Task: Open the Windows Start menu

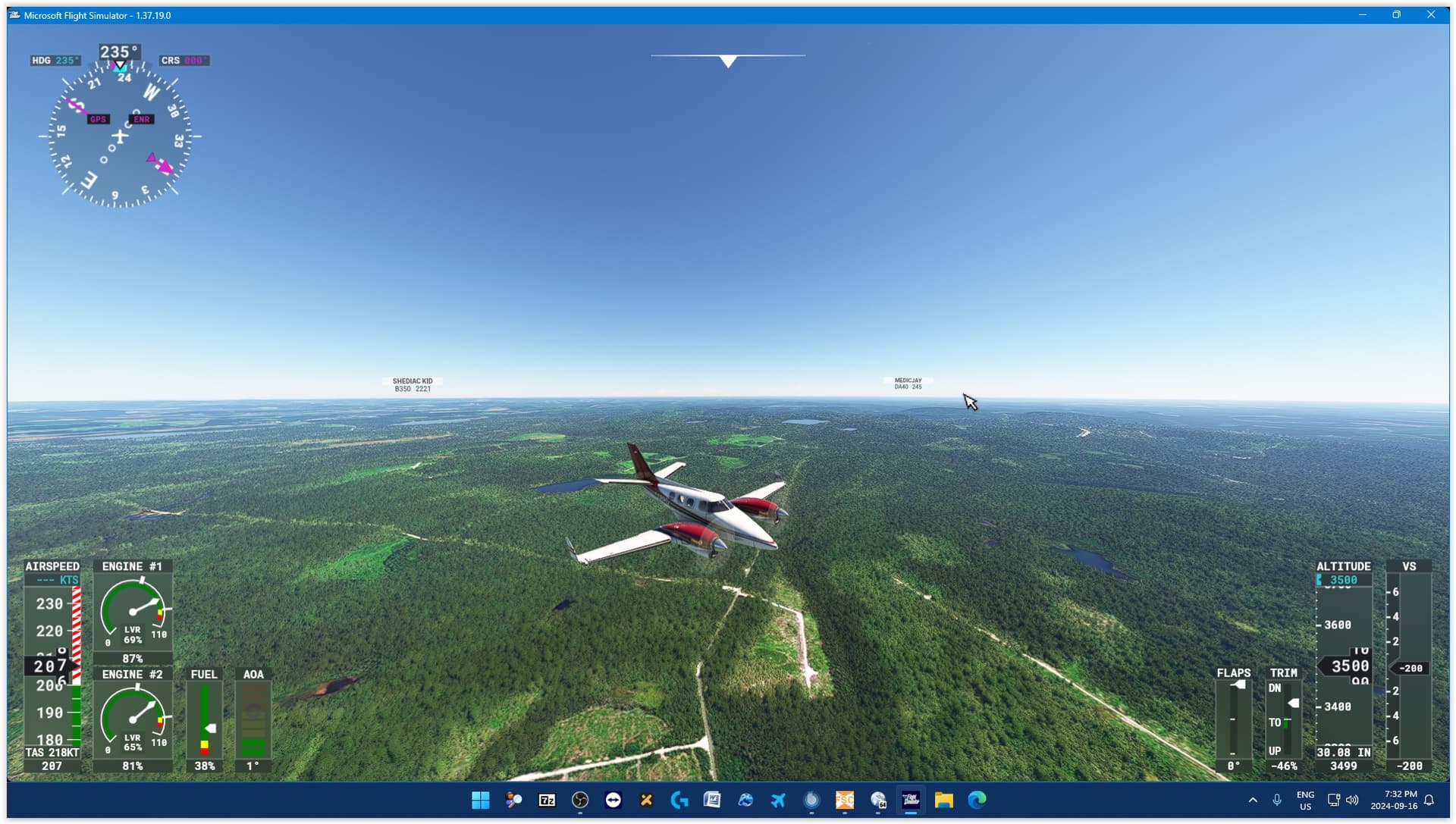Action: click(481, 800)
